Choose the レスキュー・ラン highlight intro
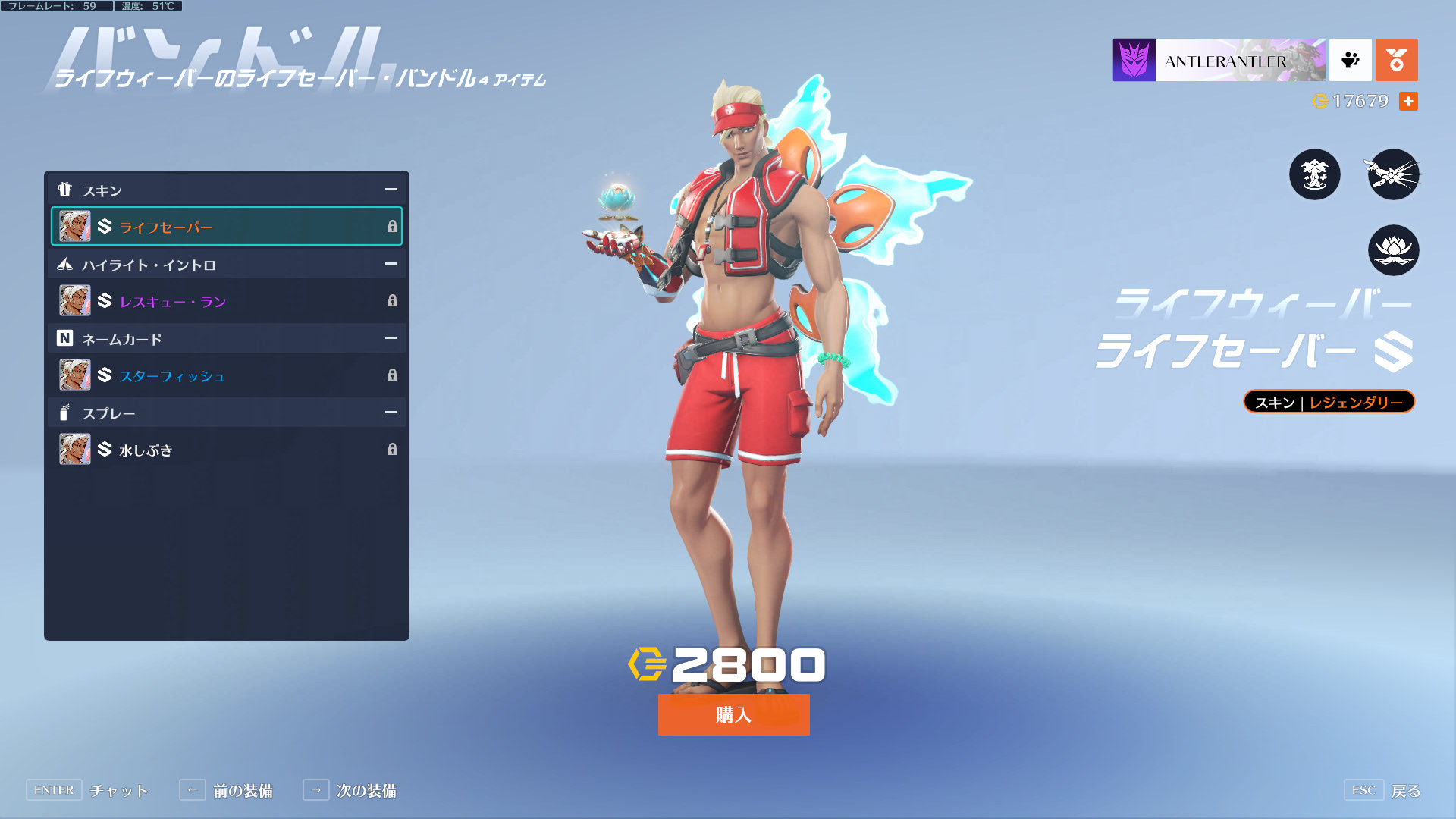 [226, 301]
